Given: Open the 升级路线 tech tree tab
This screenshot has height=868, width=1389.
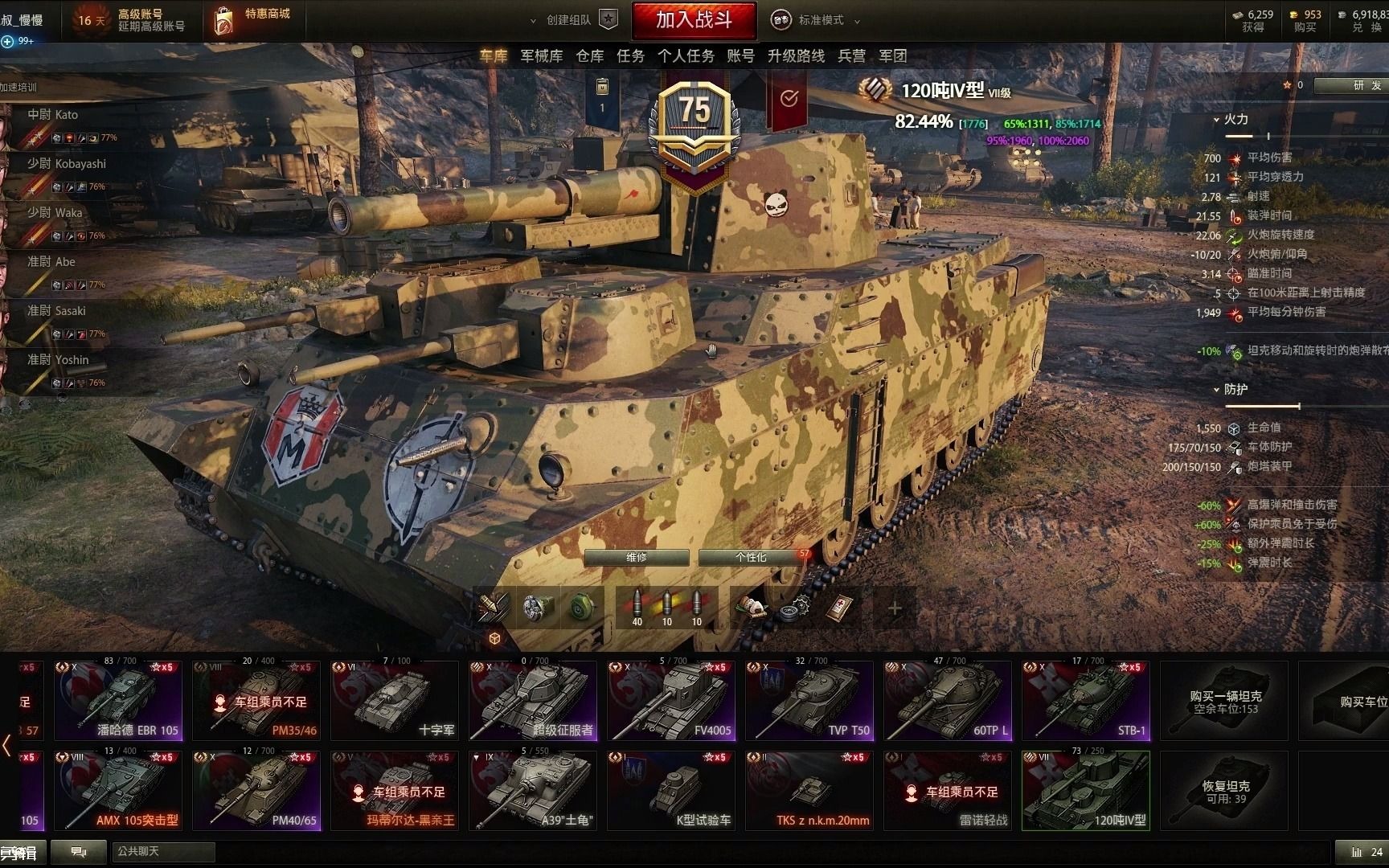Looking at the screenshot, I should pos(796,55).
